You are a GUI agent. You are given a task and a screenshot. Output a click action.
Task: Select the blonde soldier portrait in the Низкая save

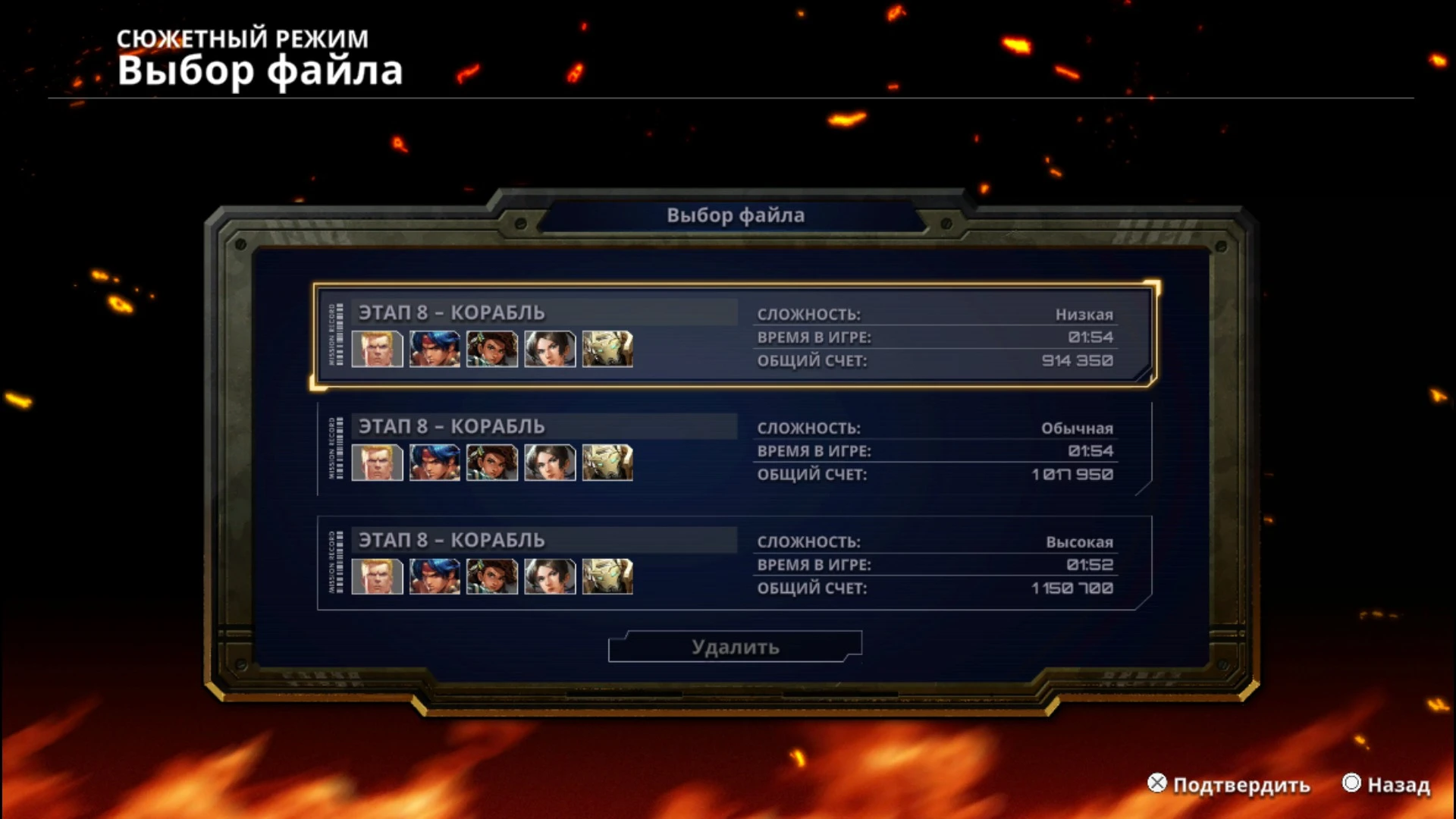(377, 349)
